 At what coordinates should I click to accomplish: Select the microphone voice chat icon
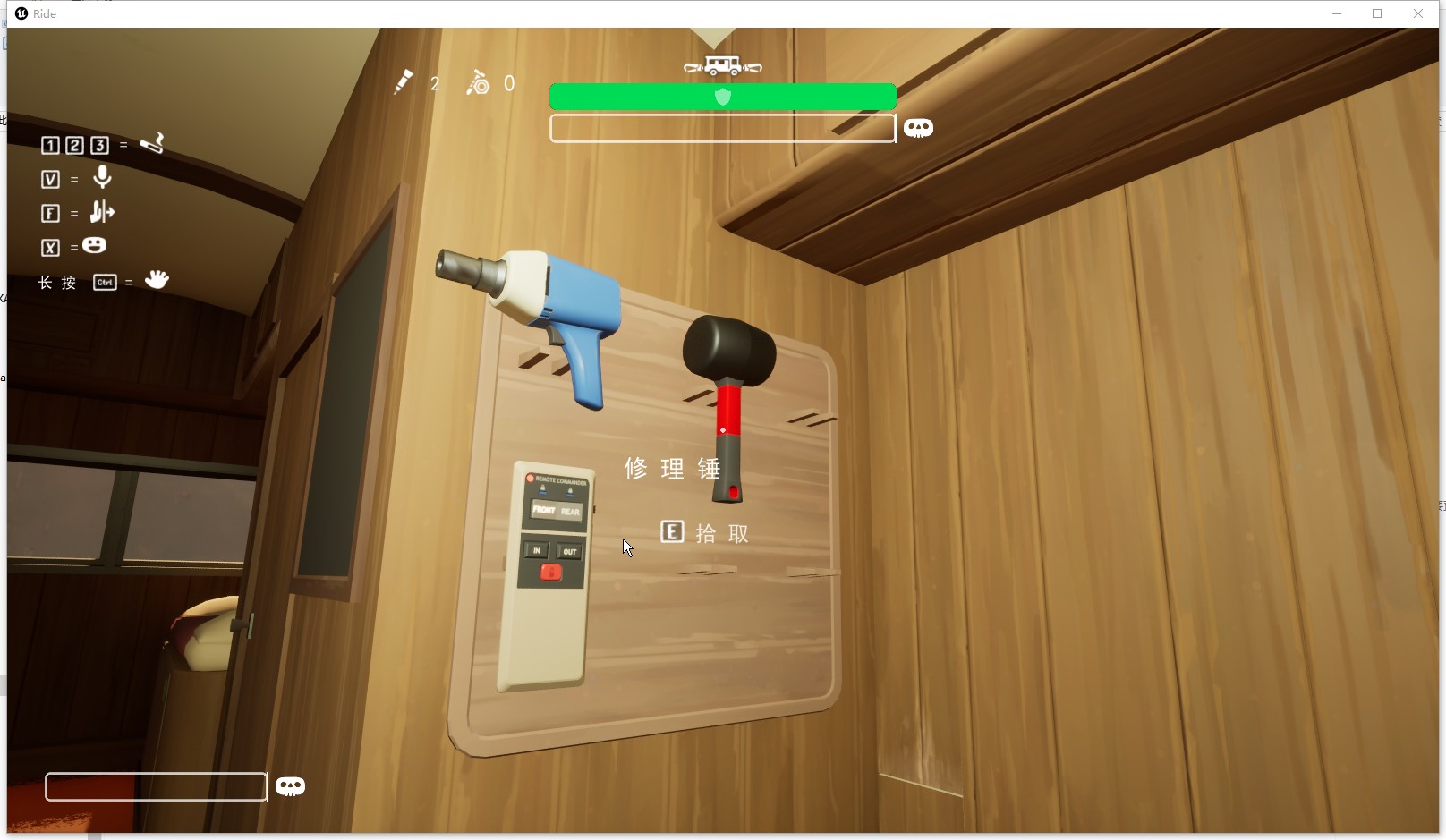click(x=103, y=177)
